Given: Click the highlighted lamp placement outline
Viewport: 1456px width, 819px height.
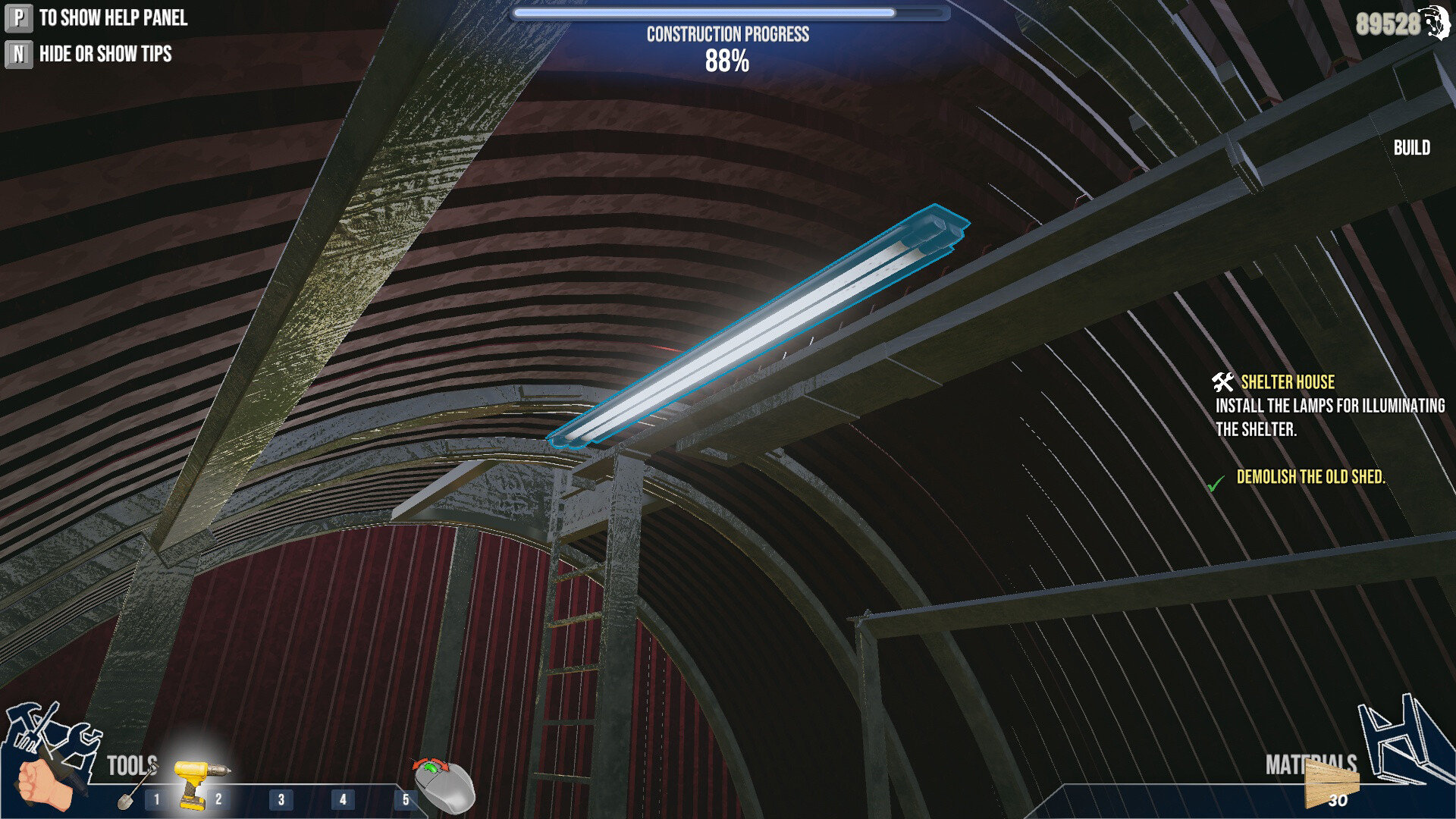Looking at the screenshot, I should (x=758, y=326).
